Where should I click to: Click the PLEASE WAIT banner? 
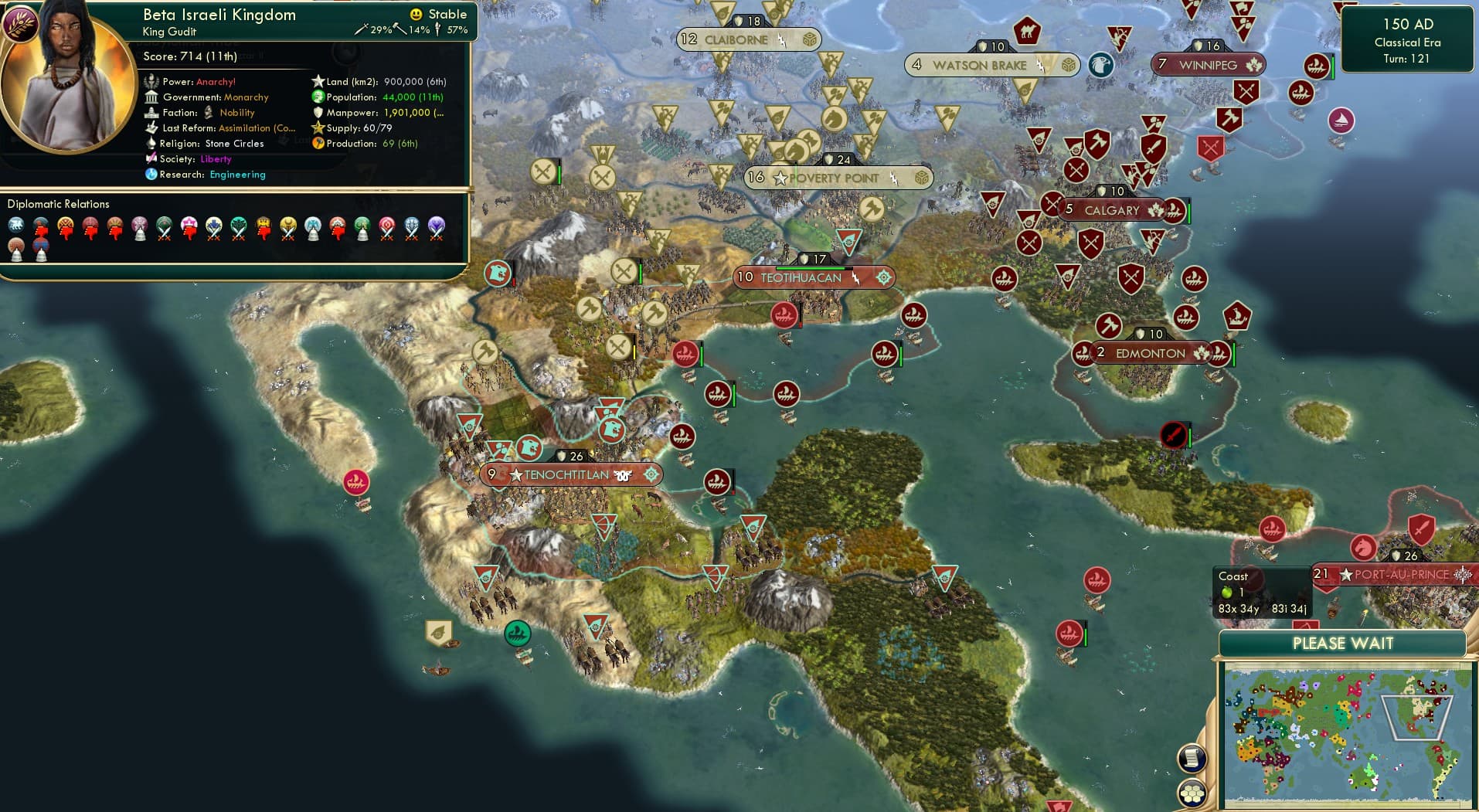coord(1343,643)
